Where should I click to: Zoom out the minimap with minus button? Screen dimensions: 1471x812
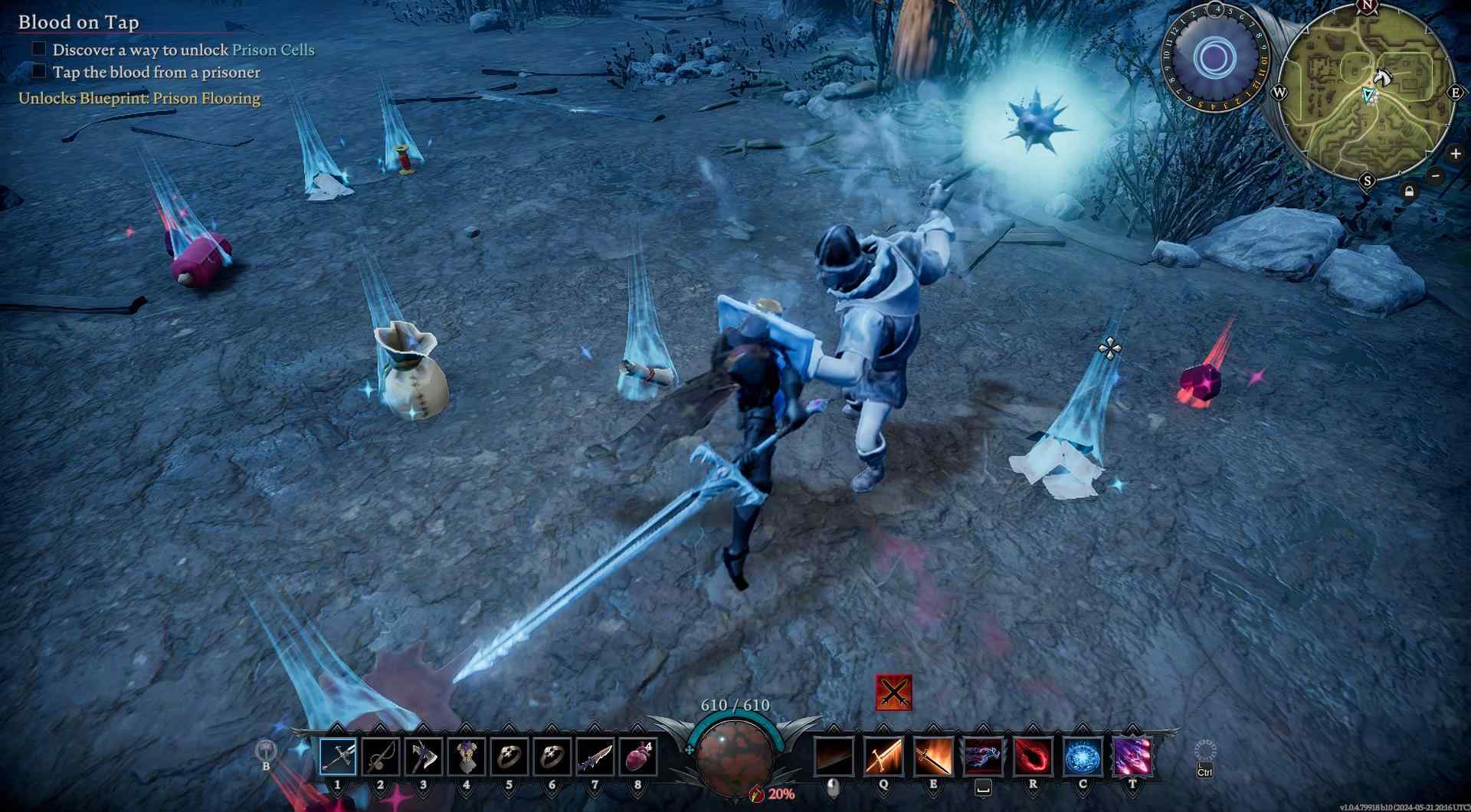click(1437, 176)
